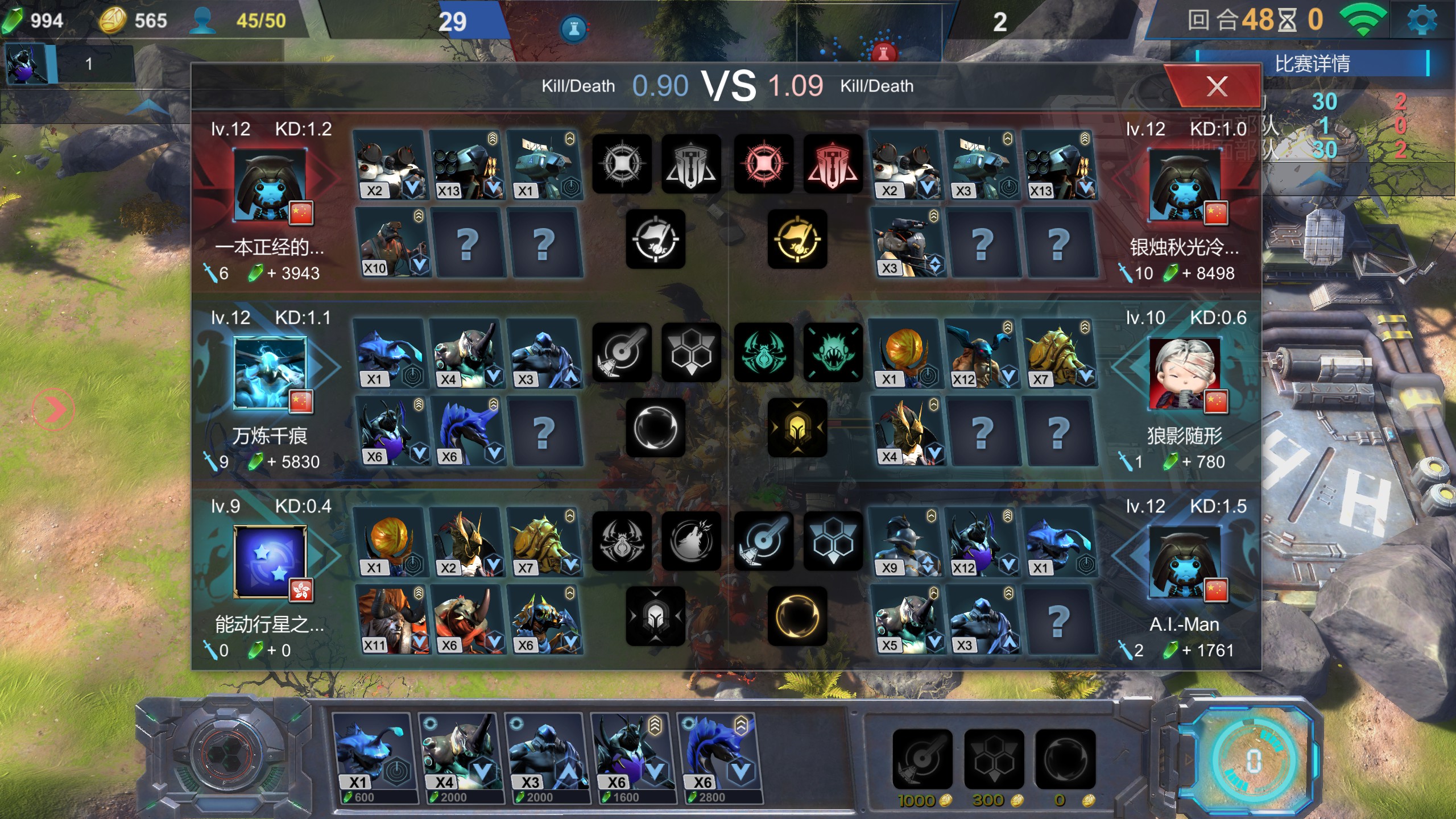Click the base control wheel at bottom left
1456x819 pixels.
click(x=226, y=755)
